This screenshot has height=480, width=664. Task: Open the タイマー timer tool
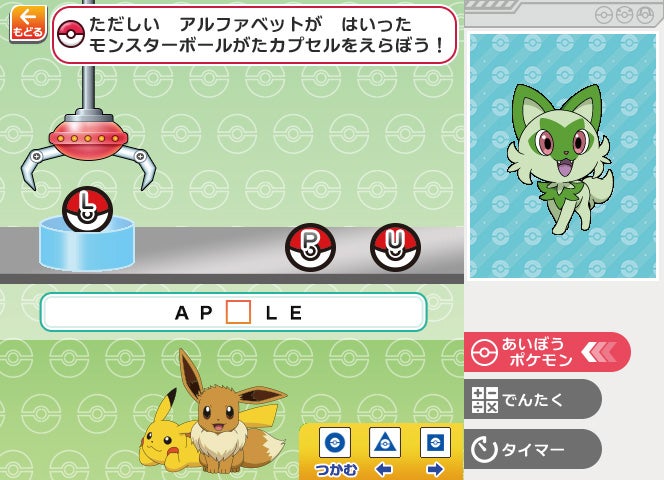click(534, 449)
